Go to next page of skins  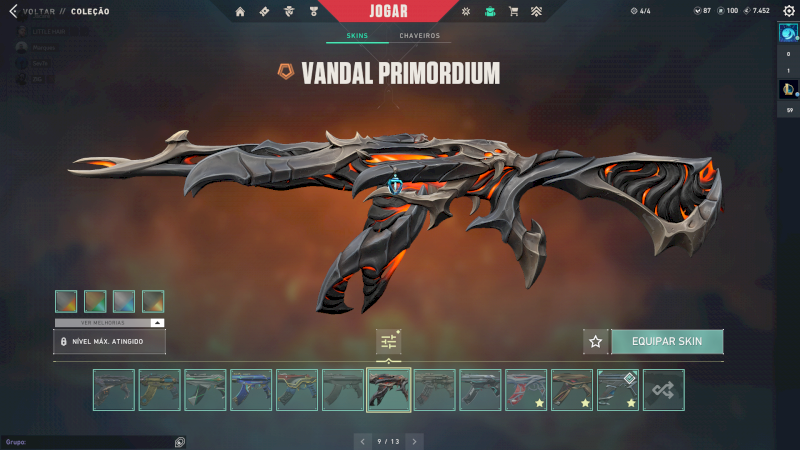(414, 440)
